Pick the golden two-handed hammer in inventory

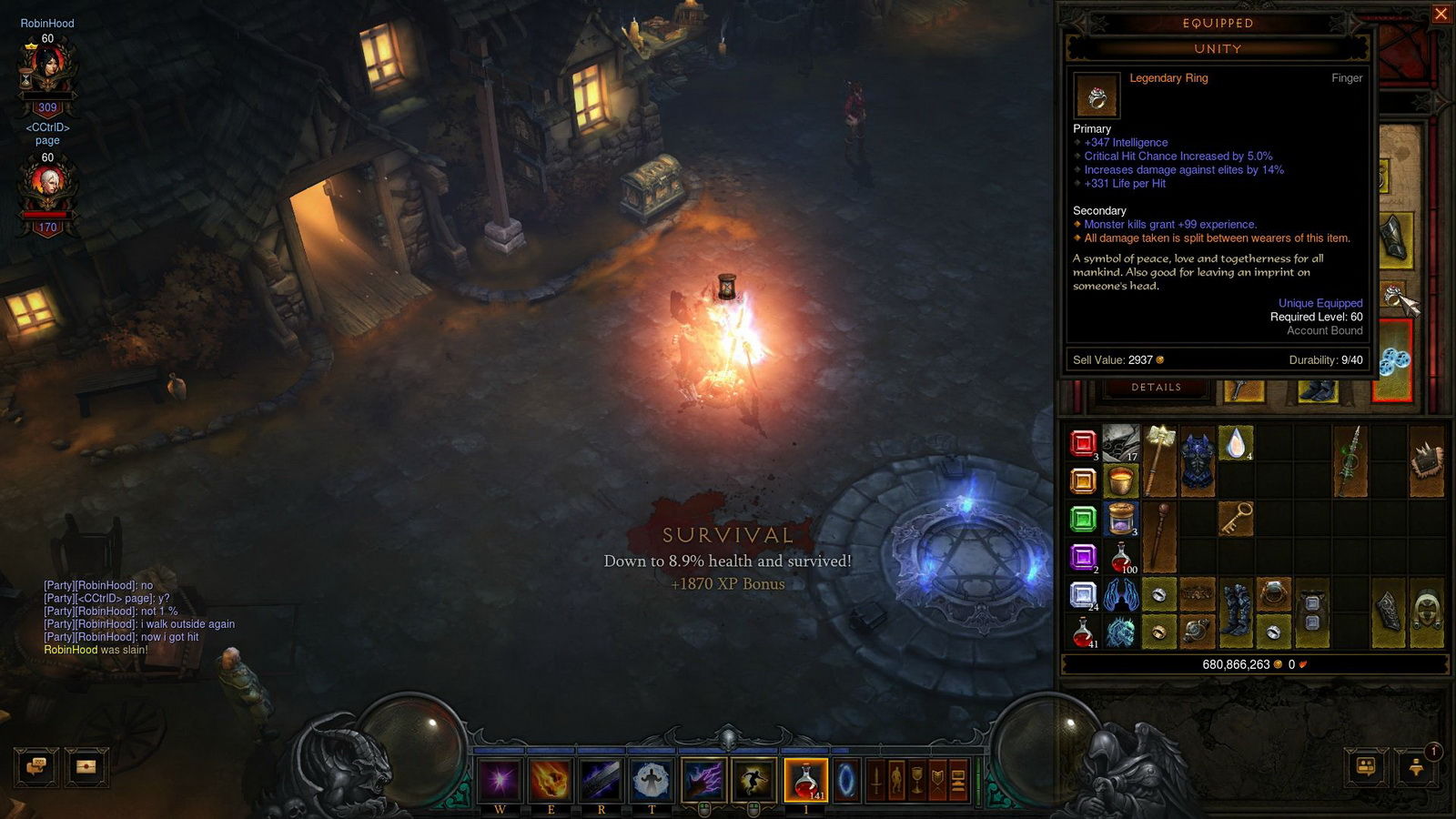(x=1159, y=460)
